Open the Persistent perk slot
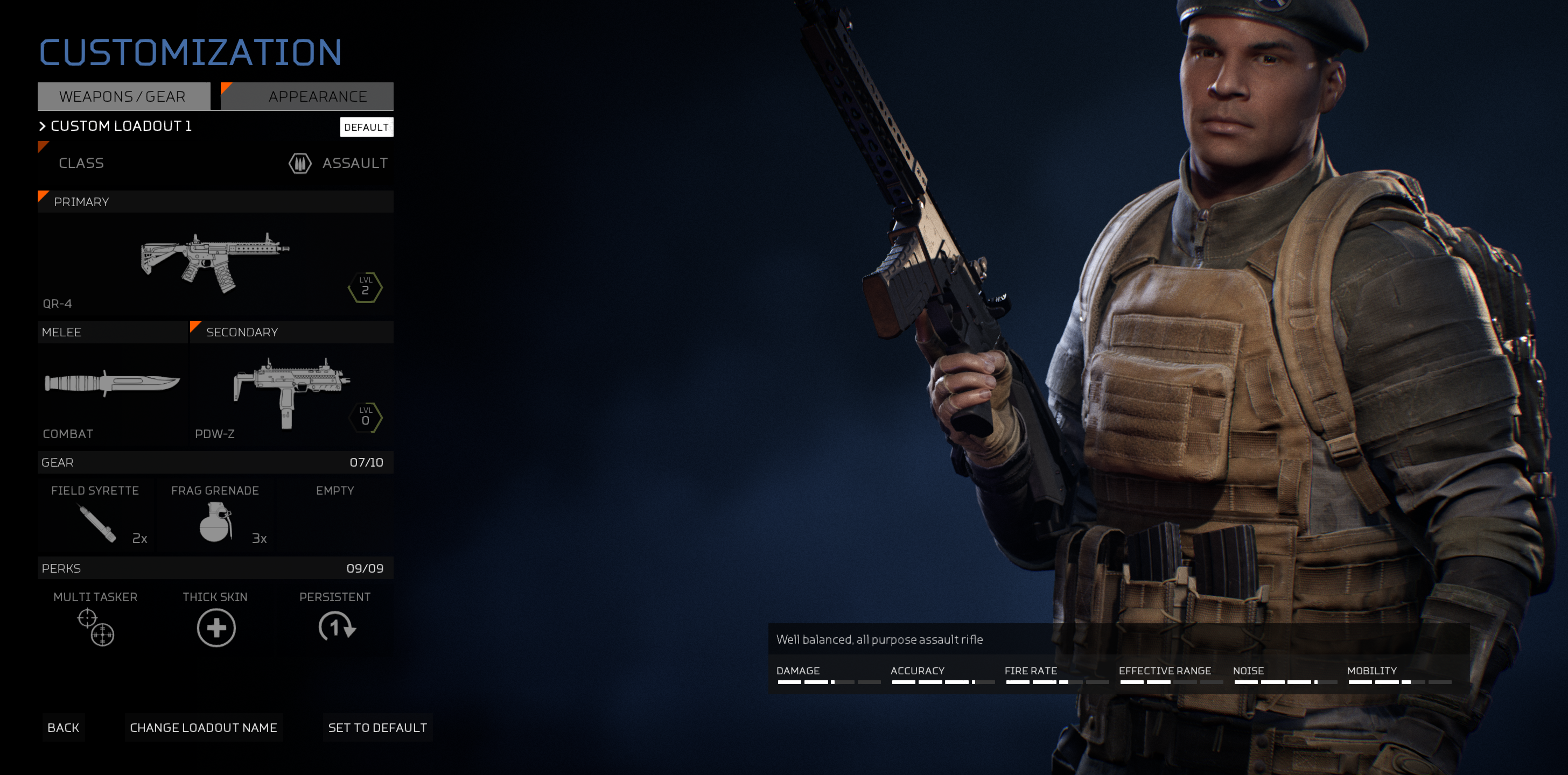1568x775 pixels. point(335,621)
